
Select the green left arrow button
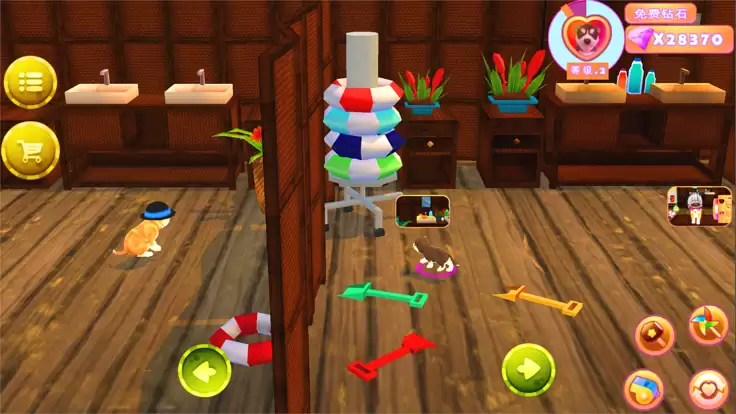[x=205, y=370]
